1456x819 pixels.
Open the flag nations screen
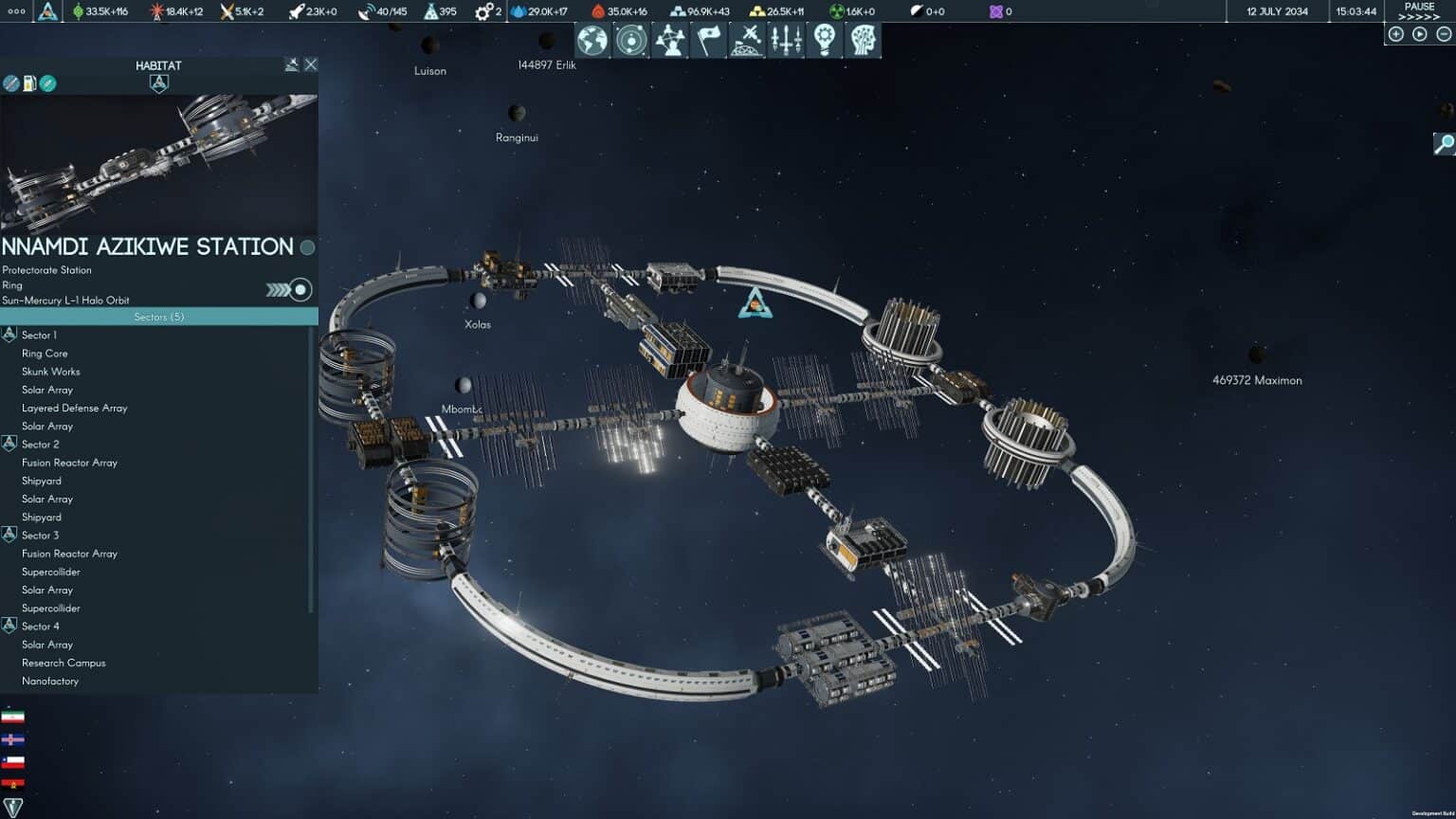(x=709, y=41)
